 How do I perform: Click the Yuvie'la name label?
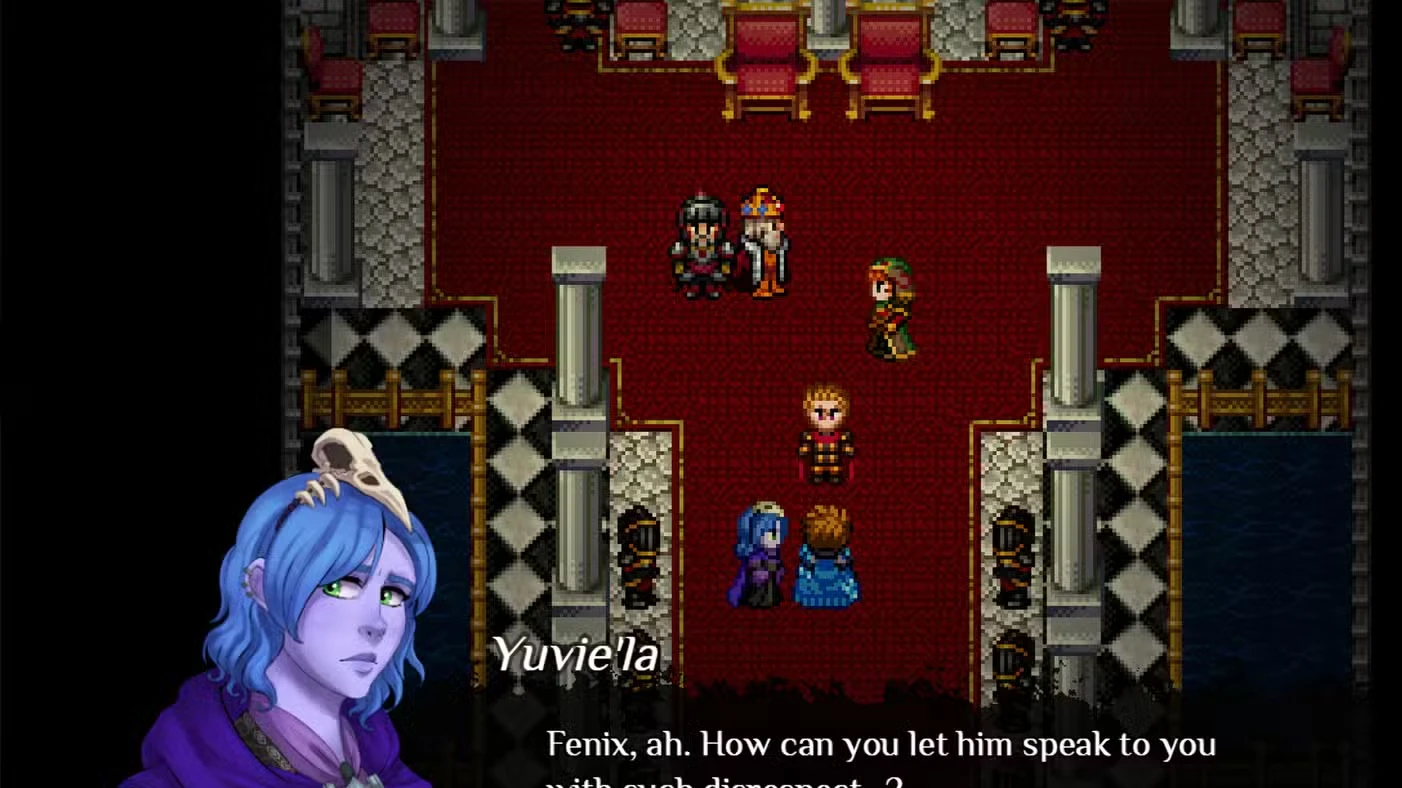(x=575, y=655)
